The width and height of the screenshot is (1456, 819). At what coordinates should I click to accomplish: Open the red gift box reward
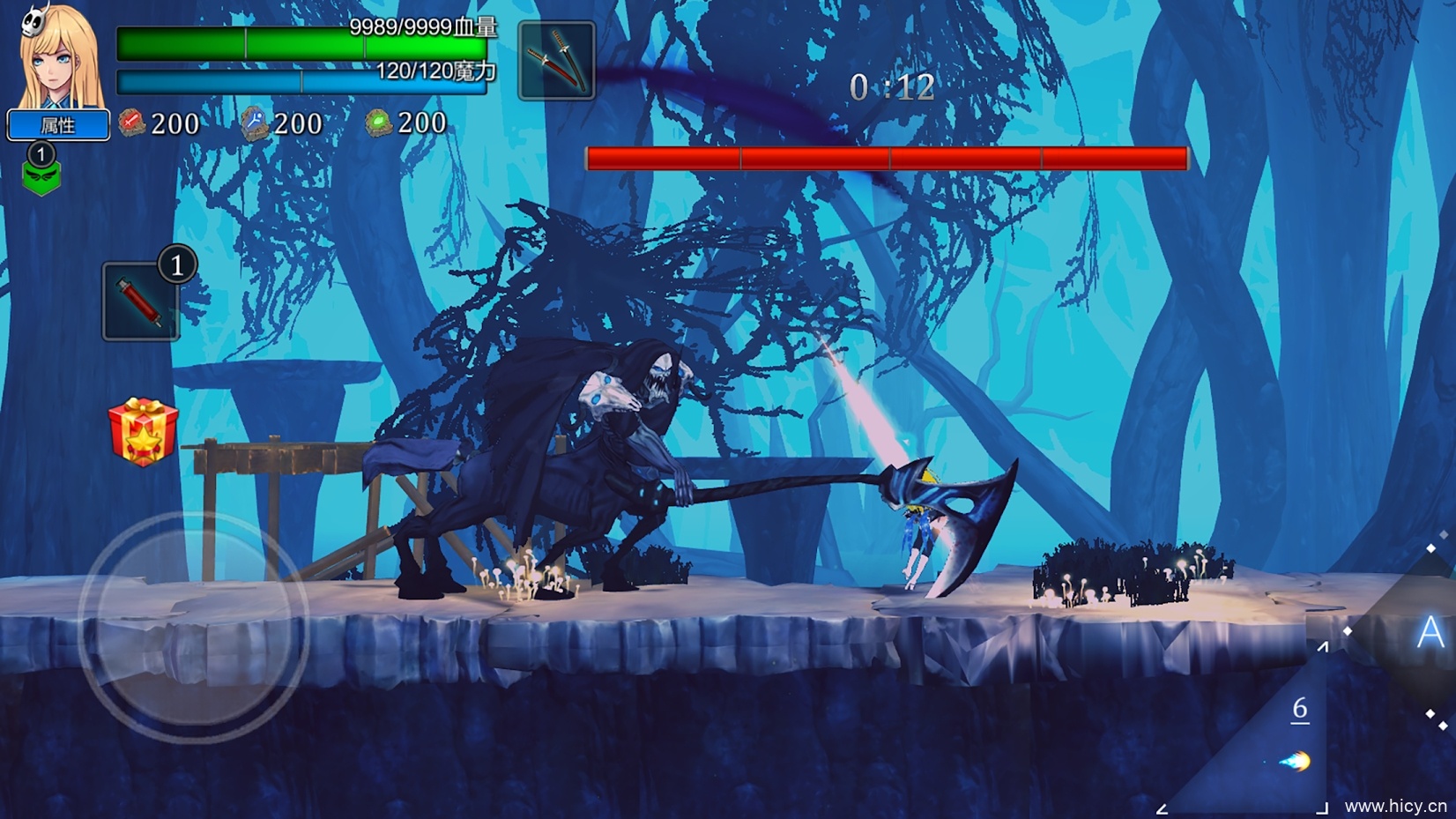click(143, 431)
